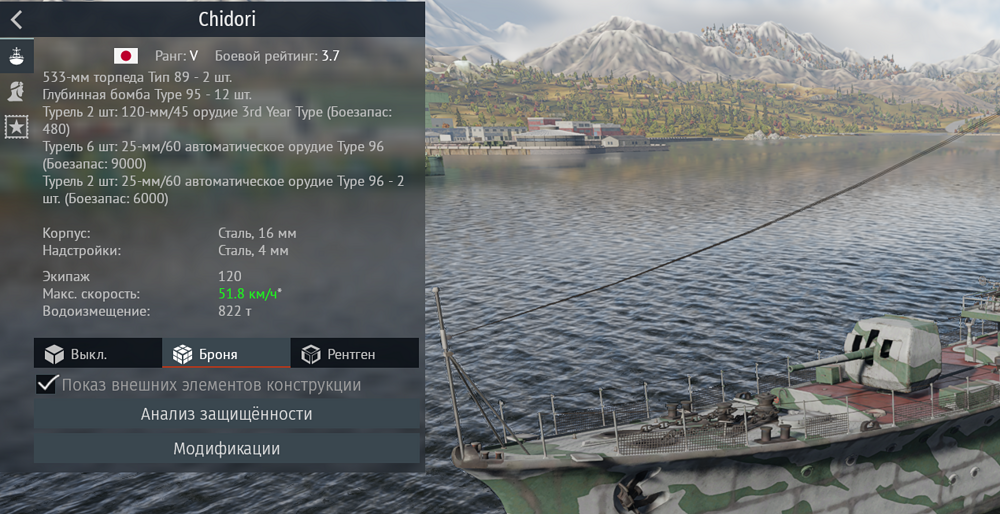Open the Модификации menu
The image size is (1000, 514).
click(x=226, y=449)
